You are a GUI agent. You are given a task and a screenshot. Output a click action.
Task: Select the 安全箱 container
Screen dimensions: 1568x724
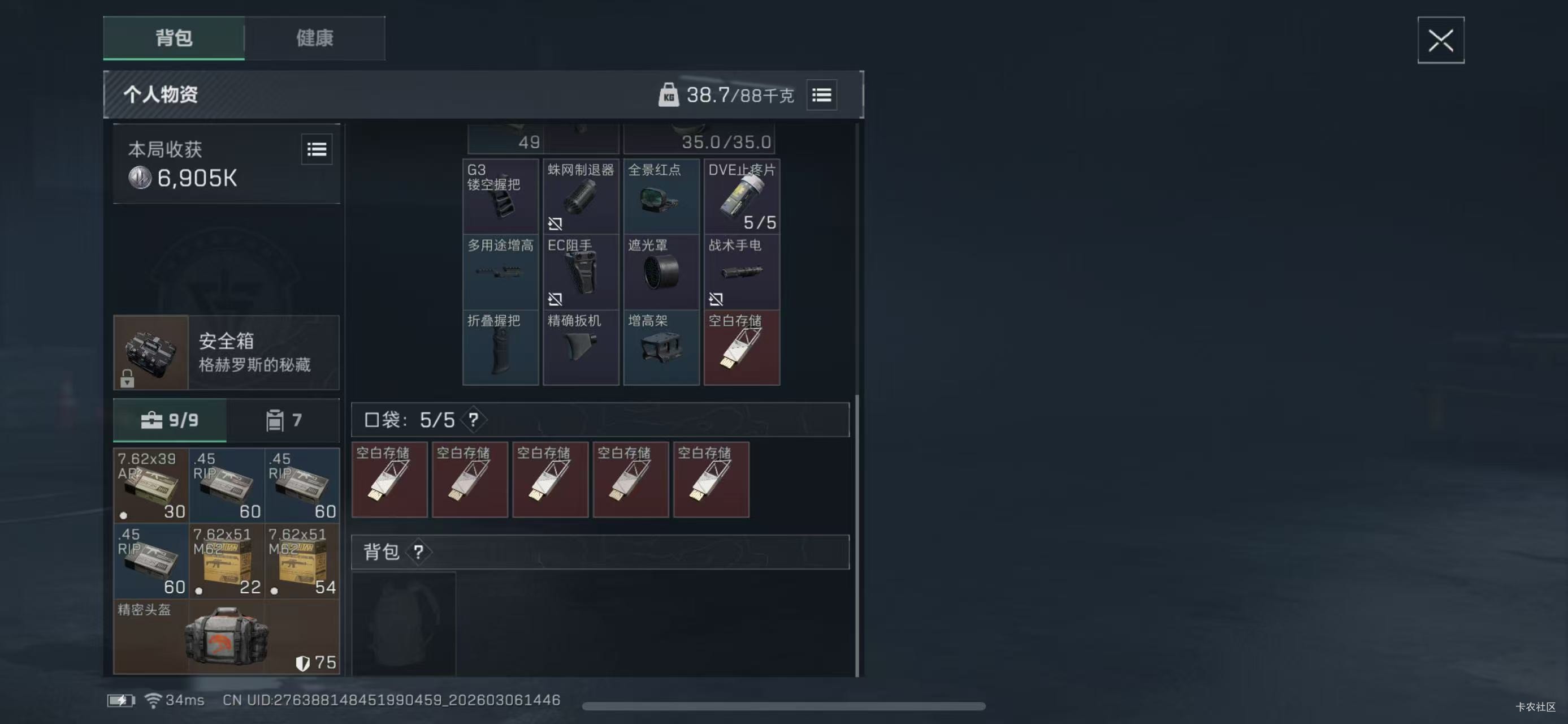226,352
